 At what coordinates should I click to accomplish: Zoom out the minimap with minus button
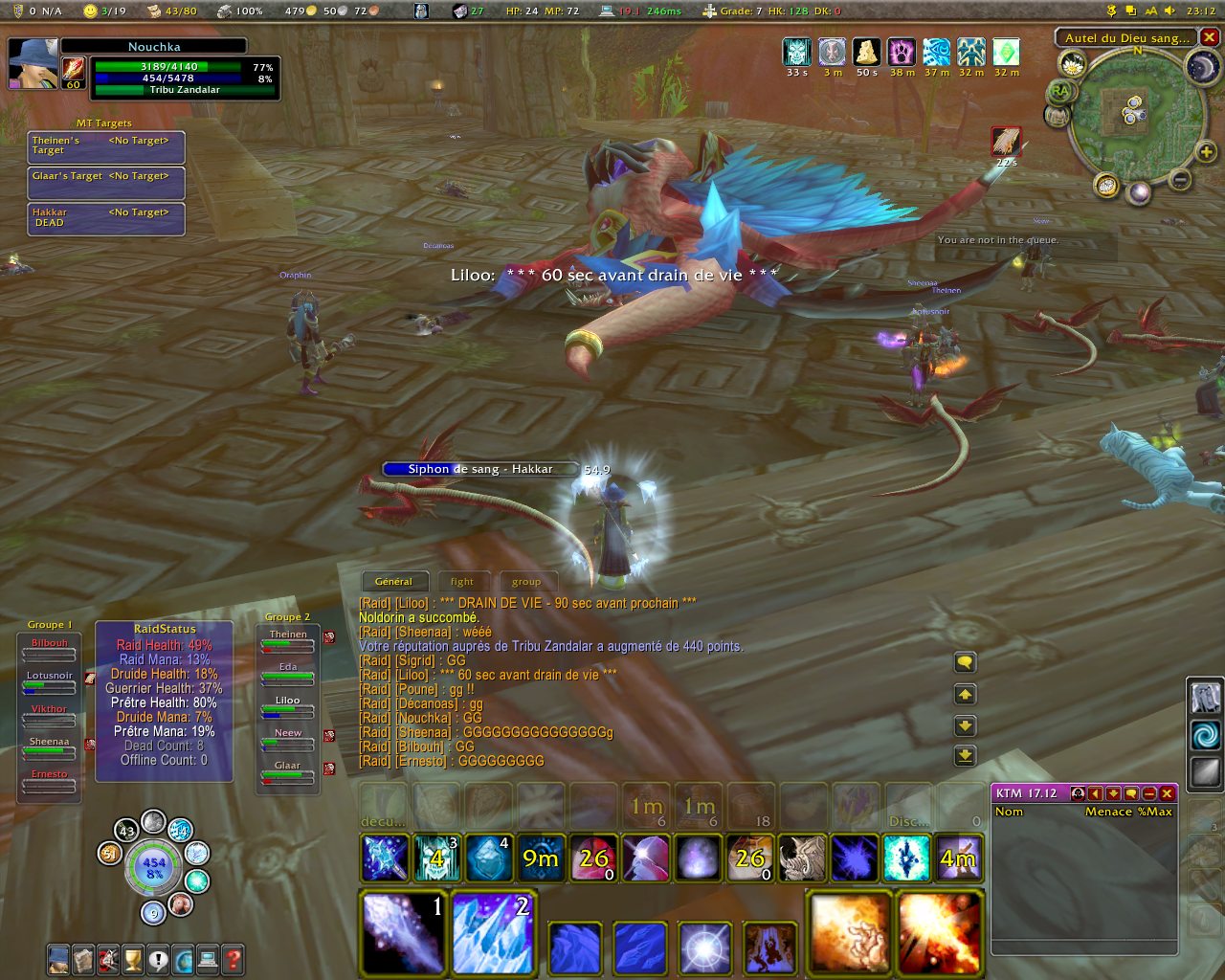[x=1180, y=180]
